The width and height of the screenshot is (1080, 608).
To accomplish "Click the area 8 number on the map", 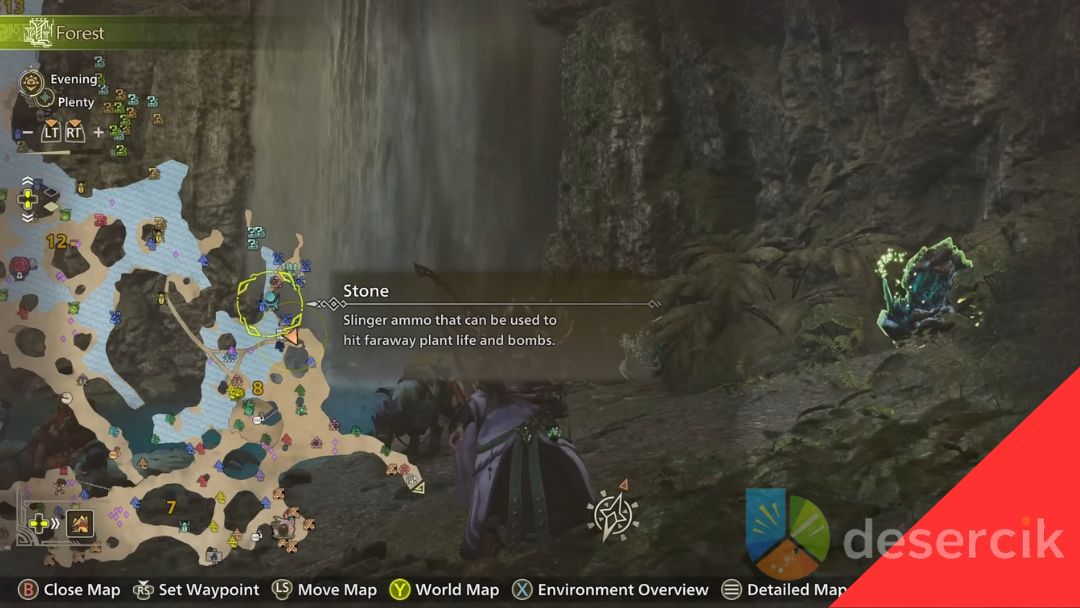I will click(x=258, y=388).
